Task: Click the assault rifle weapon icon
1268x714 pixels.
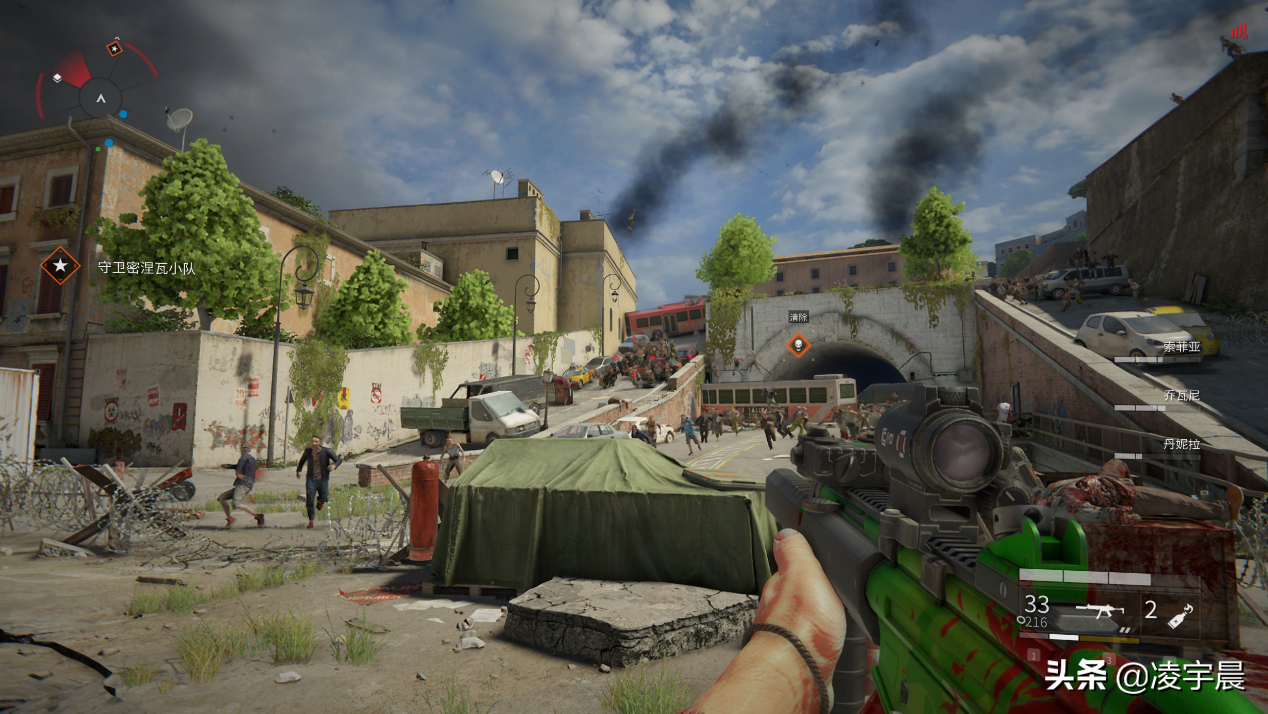Action: tap(1099, 610)
